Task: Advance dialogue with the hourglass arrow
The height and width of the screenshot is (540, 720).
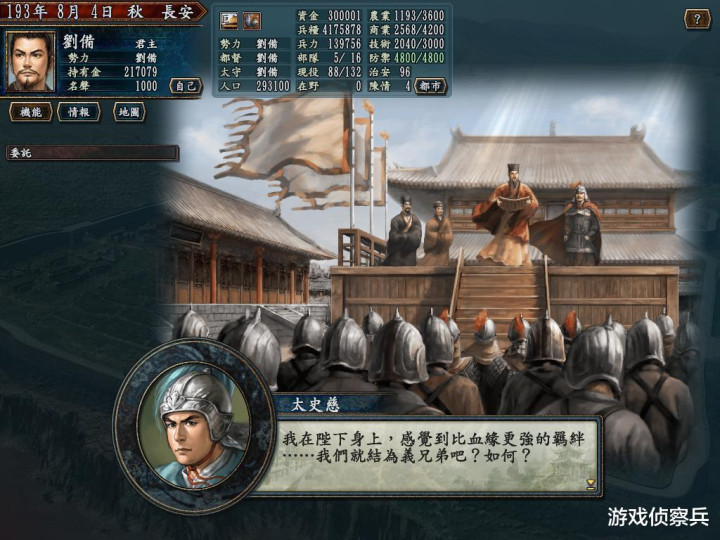Action: coord(590,484)
